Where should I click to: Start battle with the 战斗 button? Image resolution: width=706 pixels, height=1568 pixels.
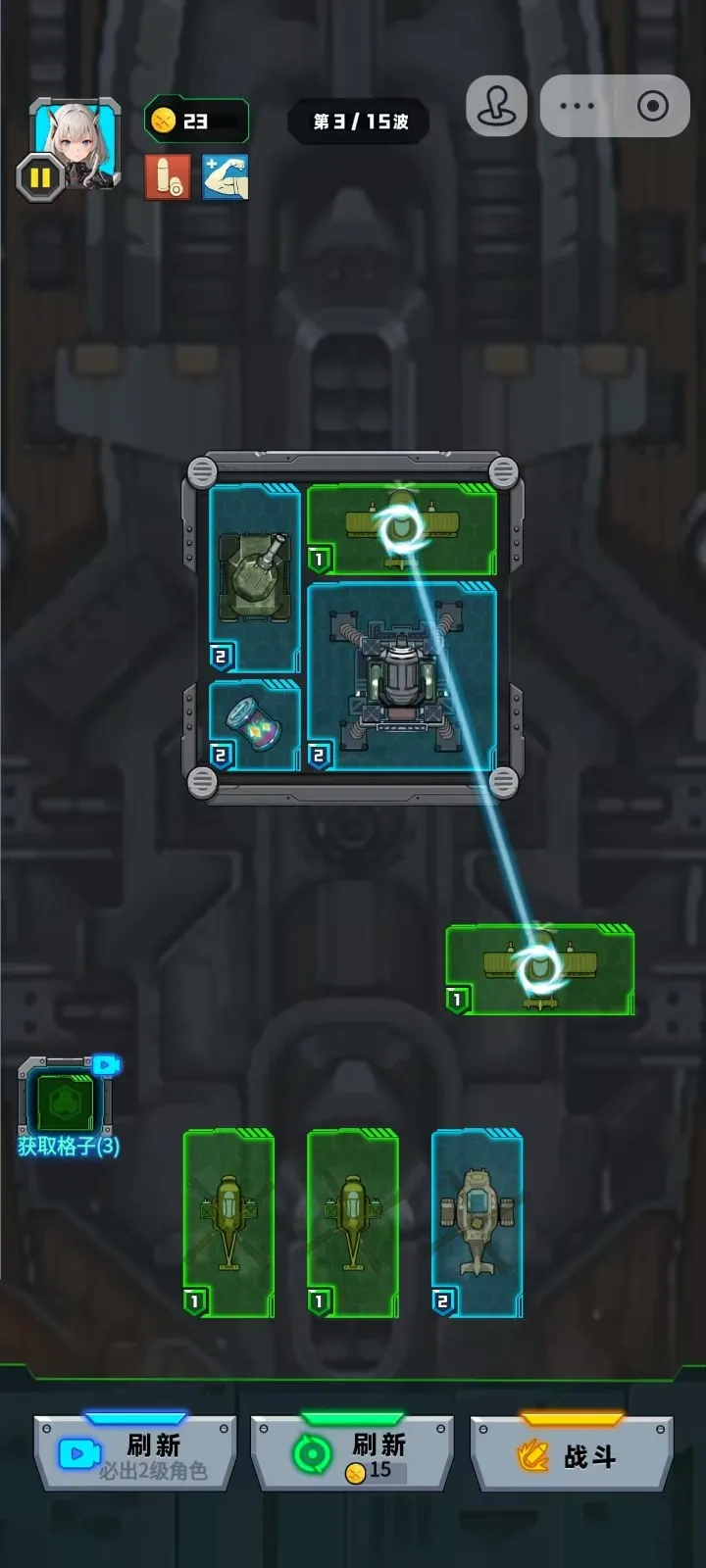(x=572, y=1454)
